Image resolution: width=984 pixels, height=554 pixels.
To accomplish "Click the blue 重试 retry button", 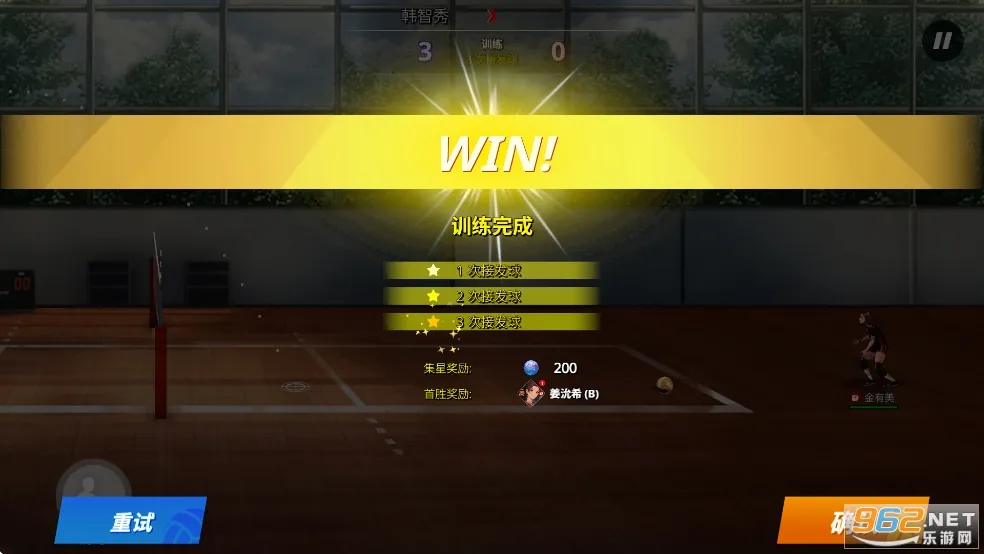I will 131,521.
